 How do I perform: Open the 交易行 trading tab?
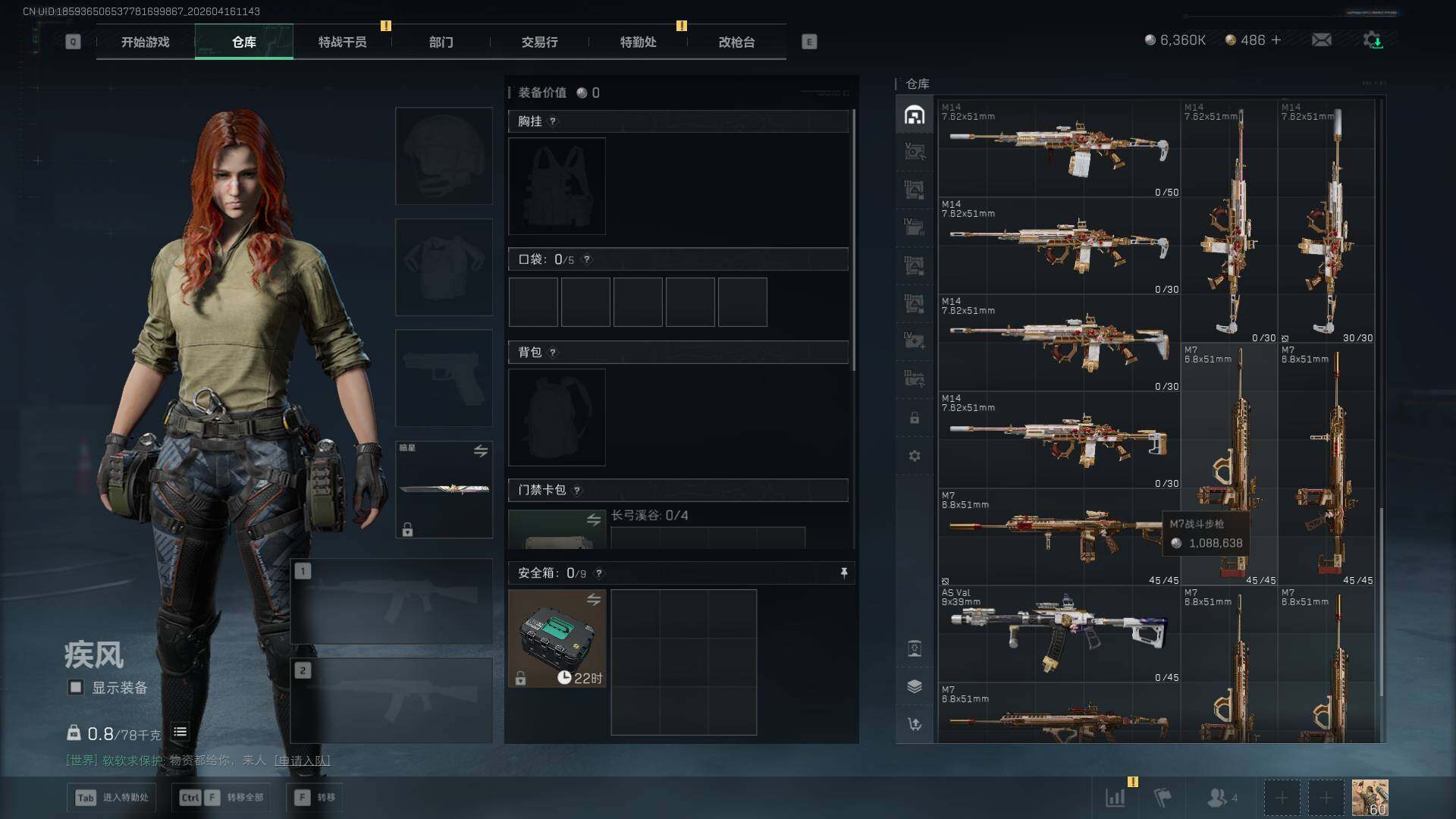point(539,42)
